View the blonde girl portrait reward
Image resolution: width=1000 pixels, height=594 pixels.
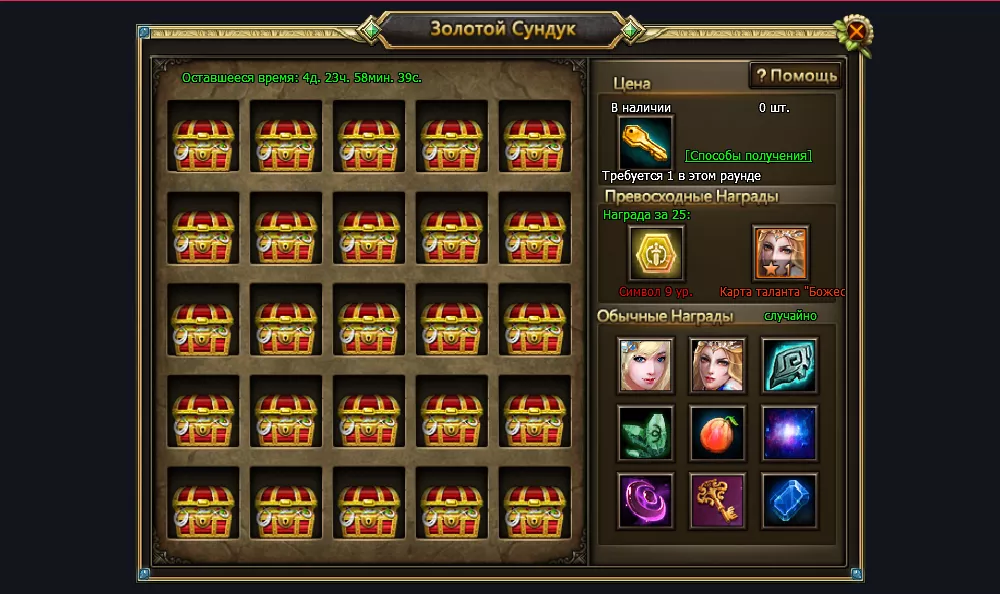(x=645, y=365)
